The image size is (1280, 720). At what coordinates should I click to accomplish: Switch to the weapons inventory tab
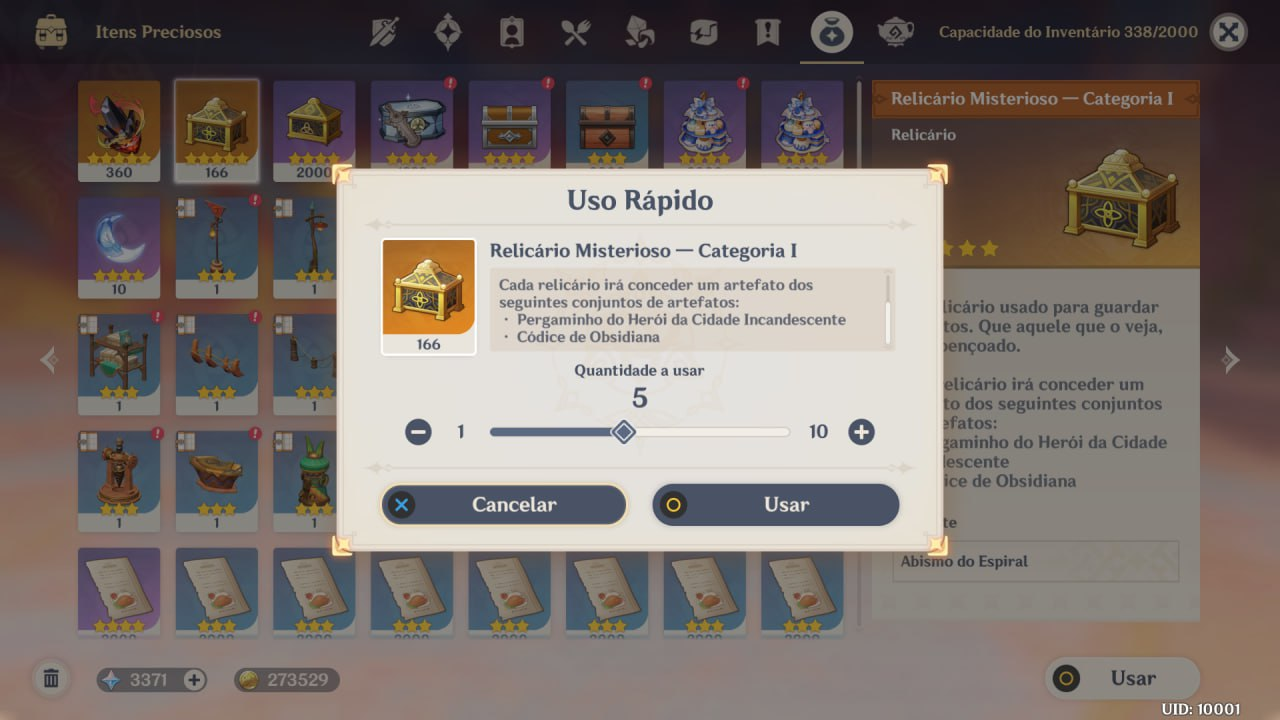click(384, 32)
